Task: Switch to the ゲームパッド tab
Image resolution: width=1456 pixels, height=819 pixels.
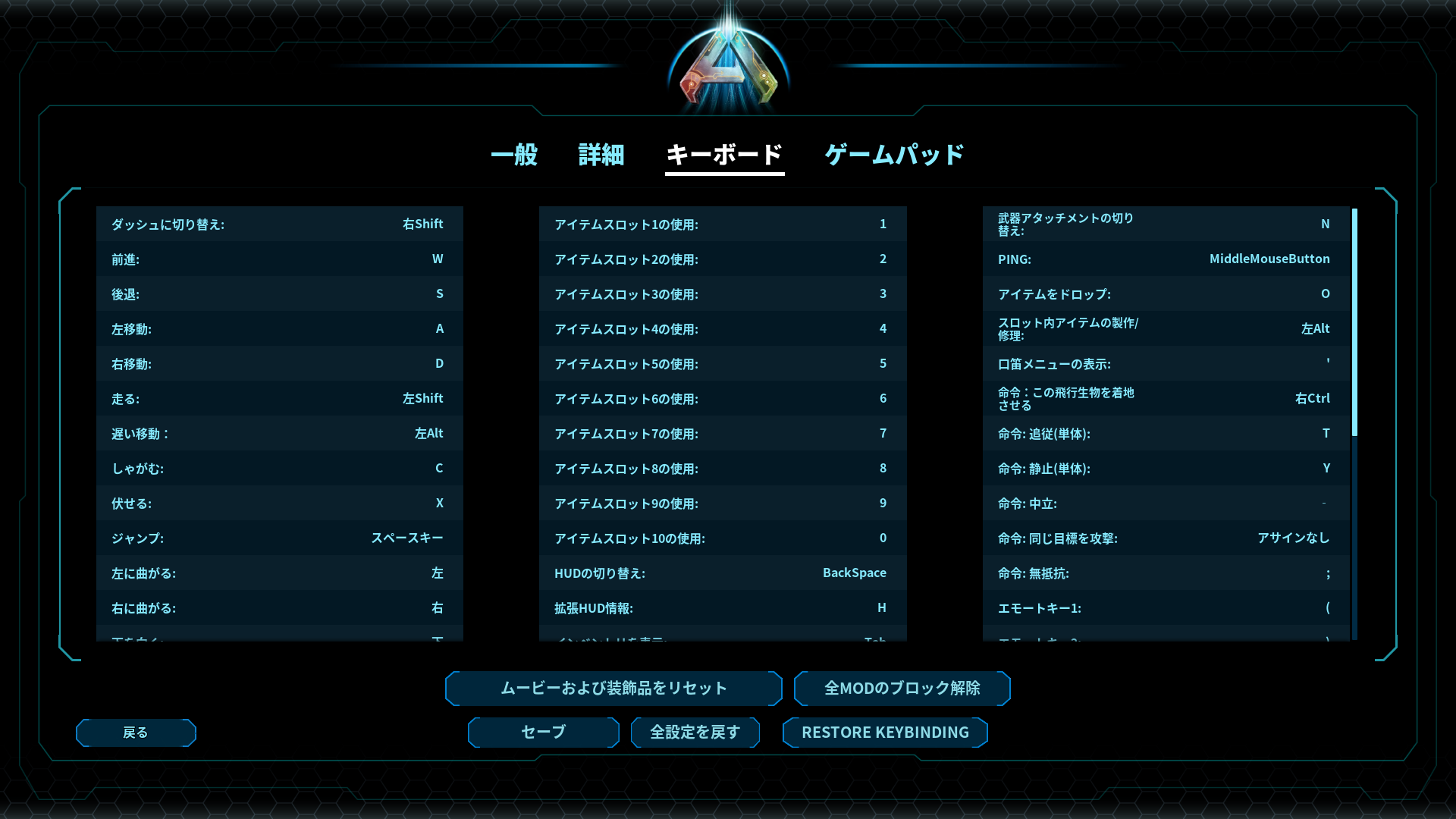Action: (x=893, y=155)
